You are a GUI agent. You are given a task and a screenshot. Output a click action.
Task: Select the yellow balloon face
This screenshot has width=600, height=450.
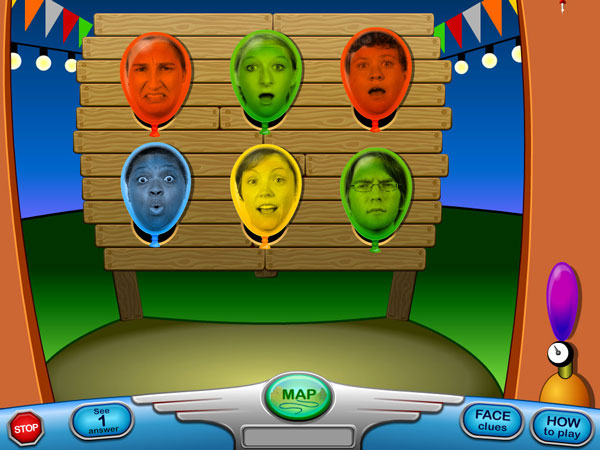pyautogui.click(x=266, y=193)
